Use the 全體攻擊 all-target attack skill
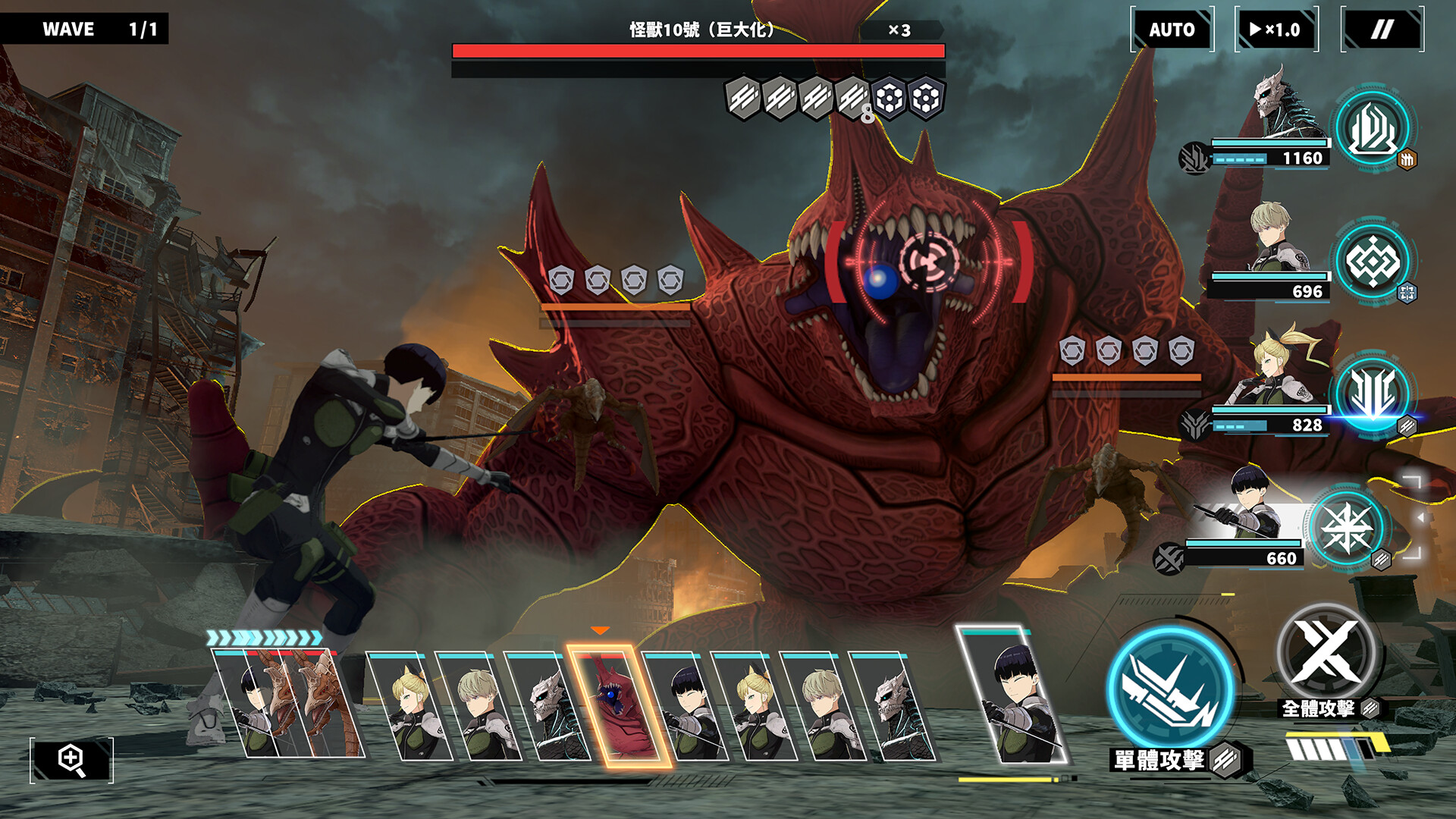Viewport: 1456px width, 819px height. (1326, 652)
